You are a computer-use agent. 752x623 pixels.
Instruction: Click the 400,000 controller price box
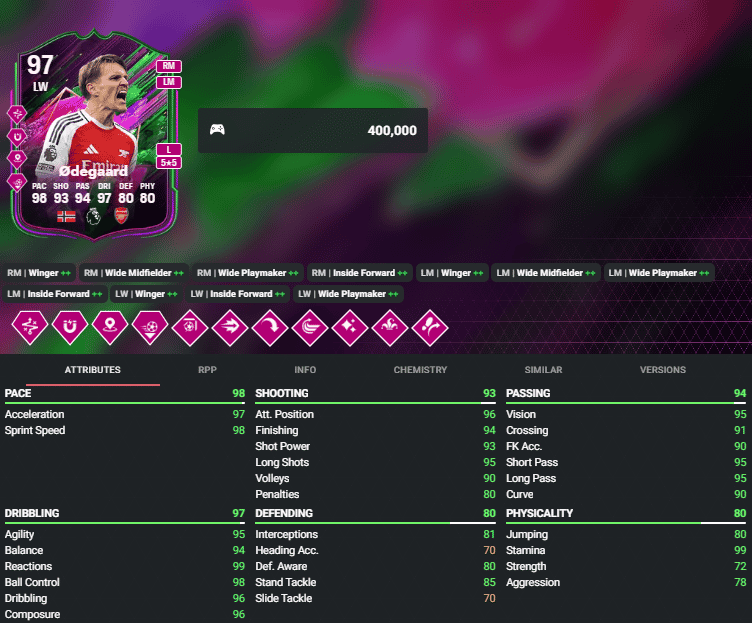tap(313, 130)
